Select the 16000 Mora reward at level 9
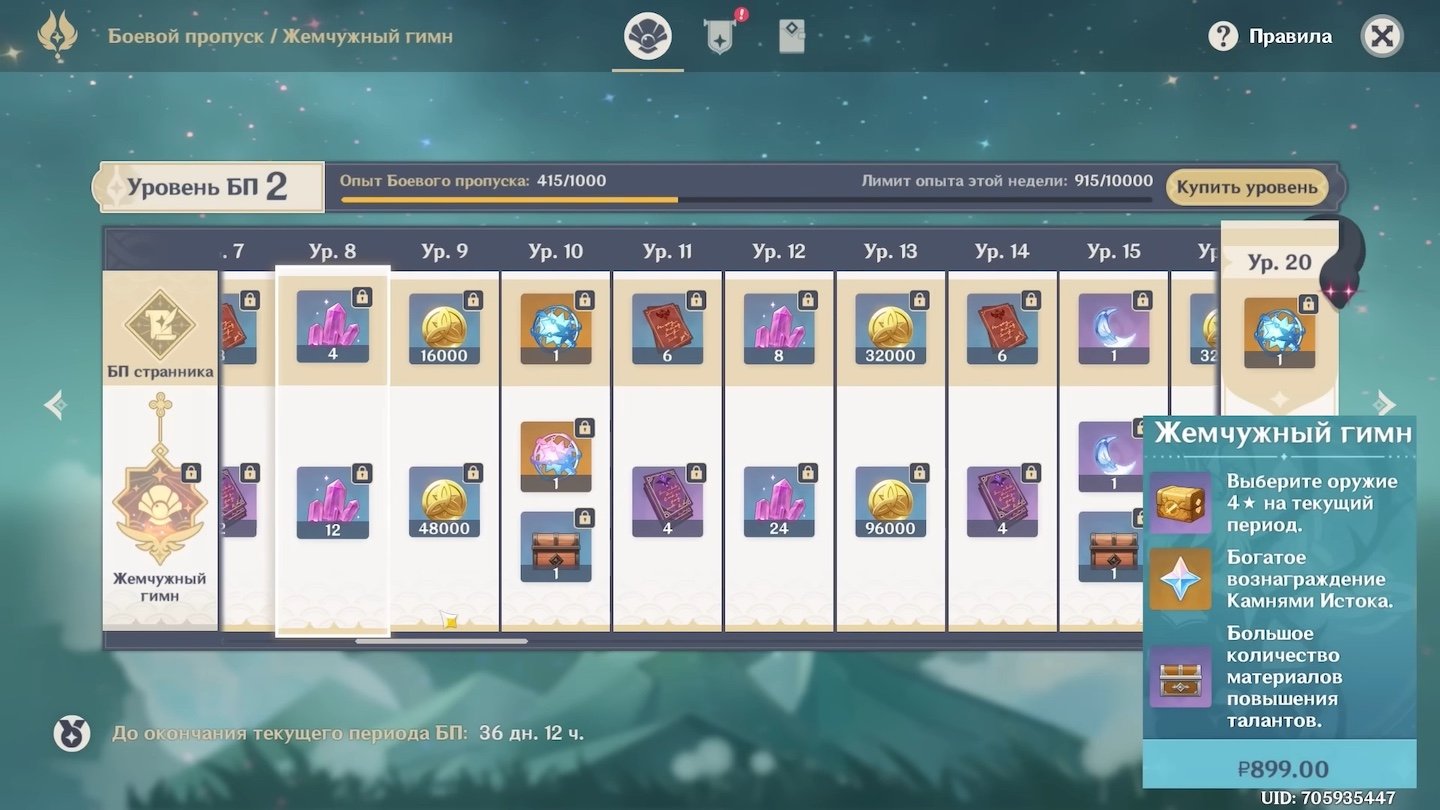Image resolution: width=1440 pixels, height=810 pixels. point(444,328)
